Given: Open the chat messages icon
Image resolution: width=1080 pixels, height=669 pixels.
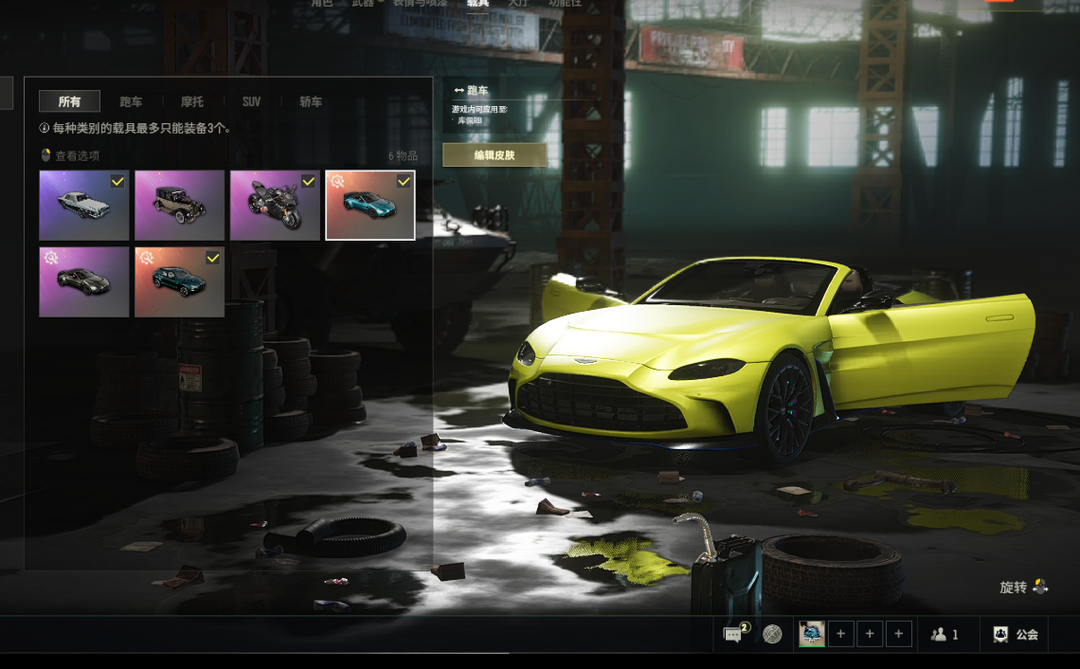Looking at the screenshot, I should 735,634.
